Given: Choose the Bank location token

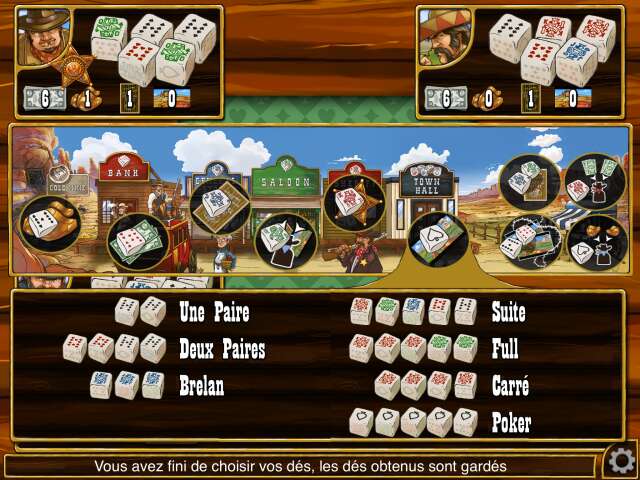Looking at the screenshot, I should click(136, 241).
